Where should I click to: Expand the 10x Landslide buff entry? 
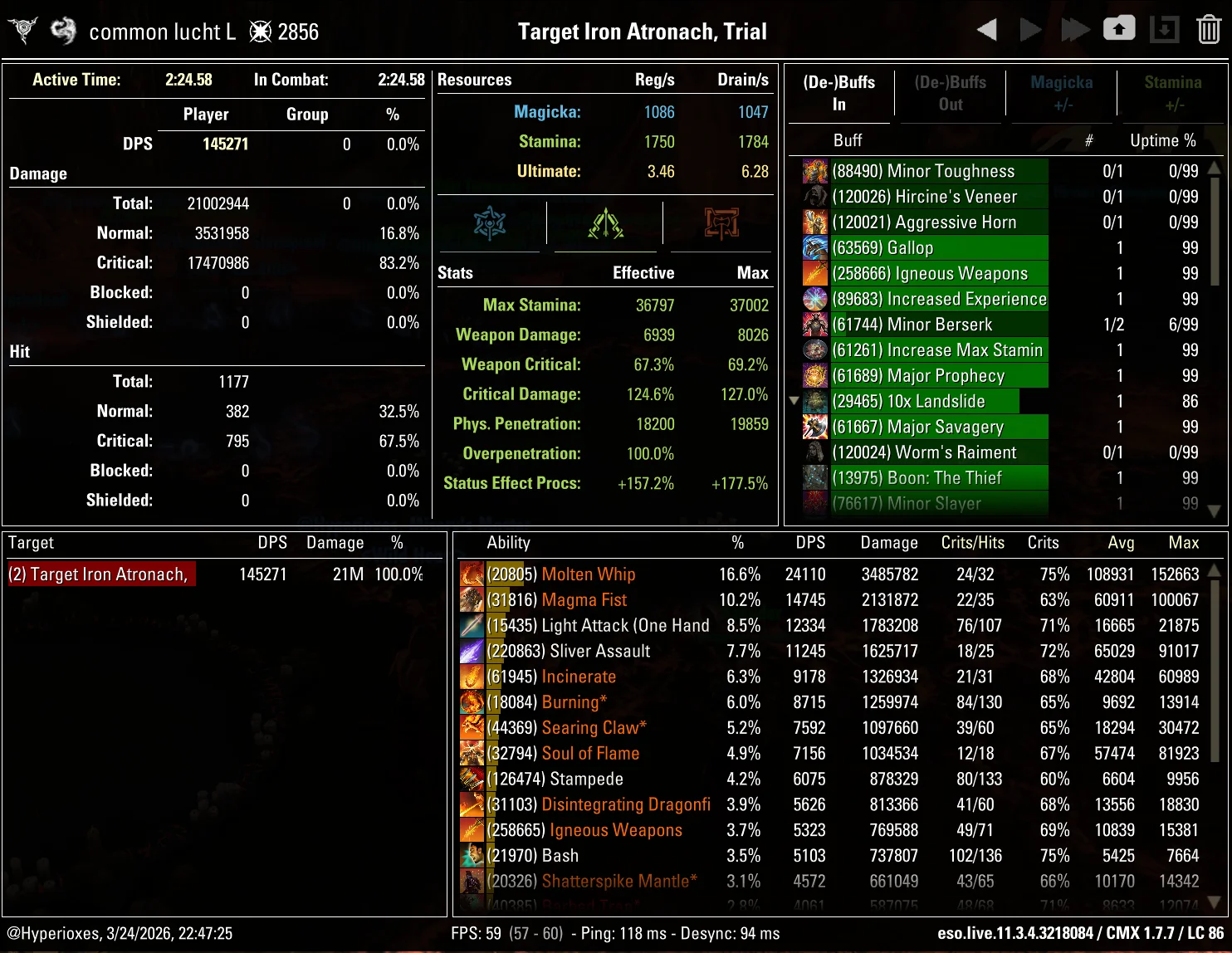(794, 400)
